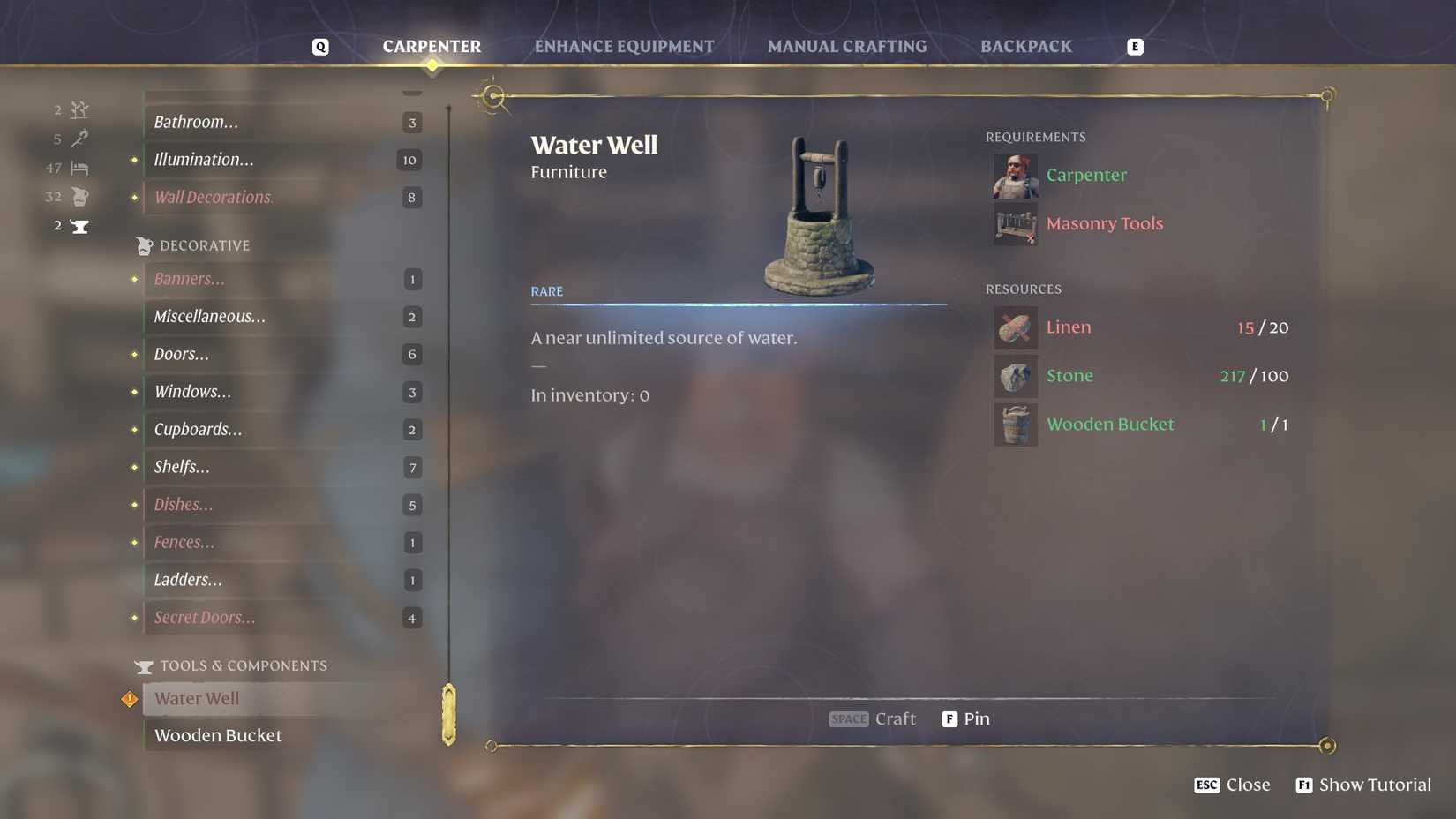Toggle the yellow marker beside Banners

[133, 279]
